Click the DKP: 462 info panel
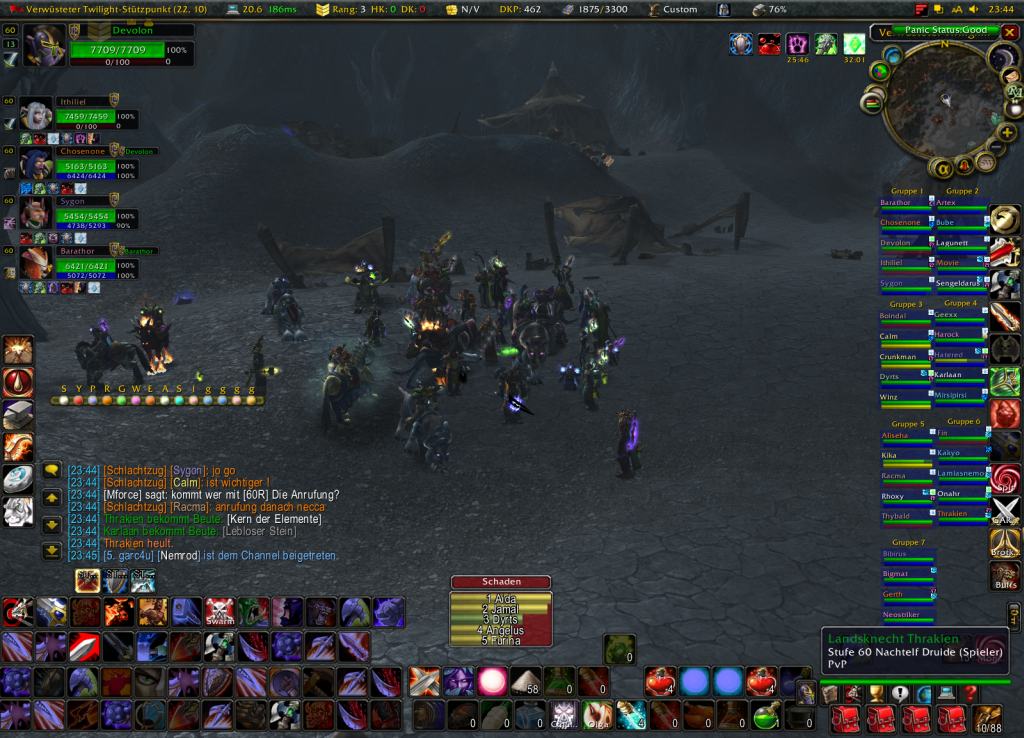Image resolution: width=1024 pixels, height=738 pixels. click(x=518, y=9)
